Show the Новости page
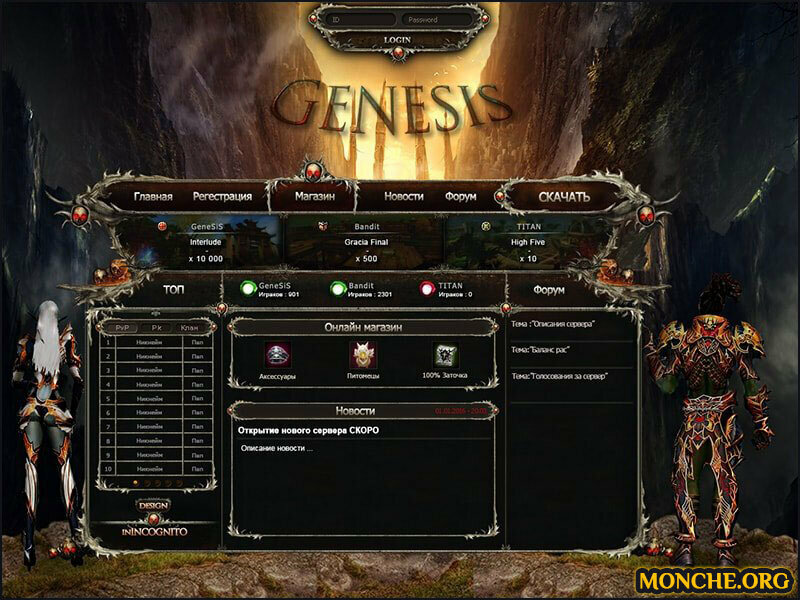The image size is (800, 600). [x=403, y=197]
